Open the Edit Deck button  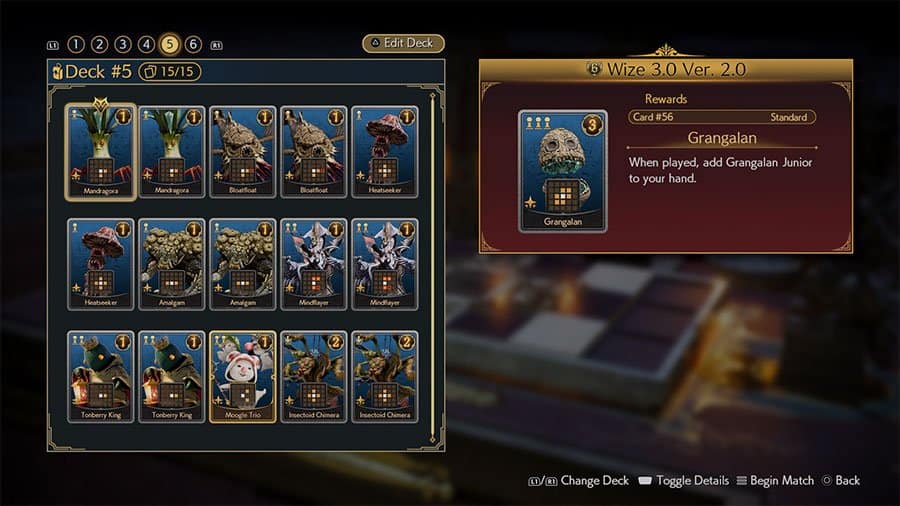[x=403, y=44]
